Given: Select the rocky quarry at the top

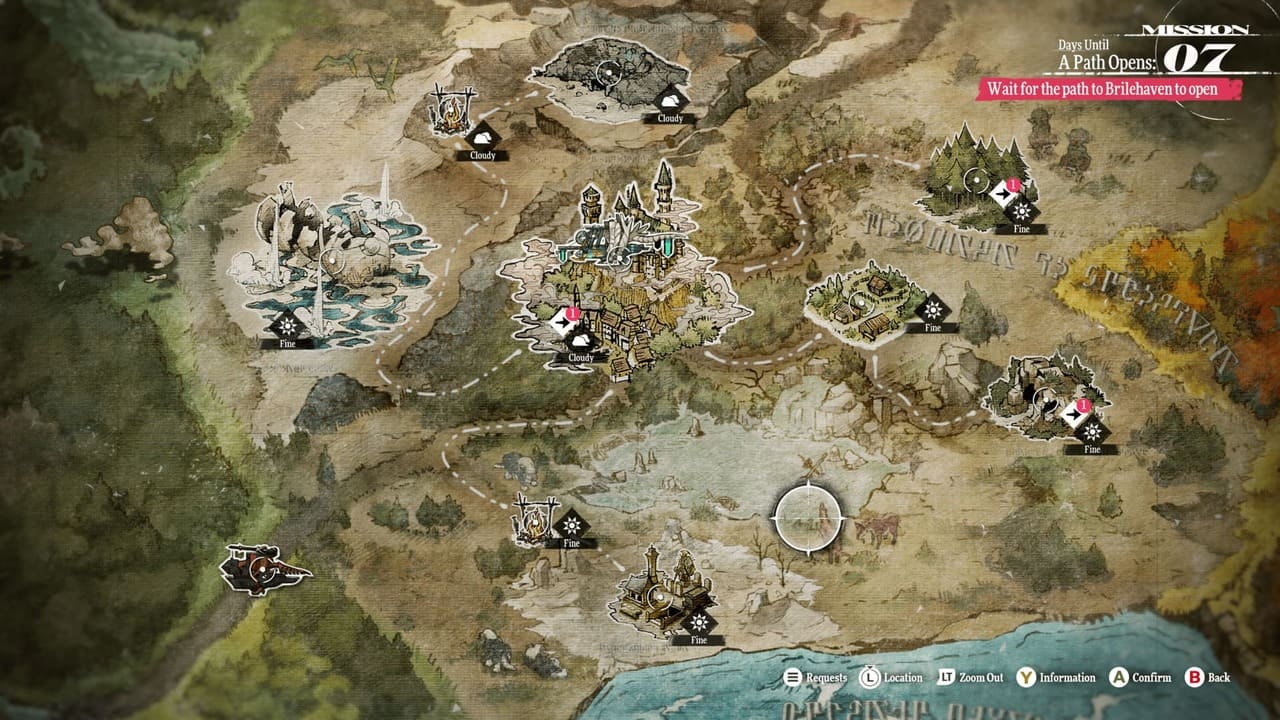Looking at the screenshot, I should 608,72.
